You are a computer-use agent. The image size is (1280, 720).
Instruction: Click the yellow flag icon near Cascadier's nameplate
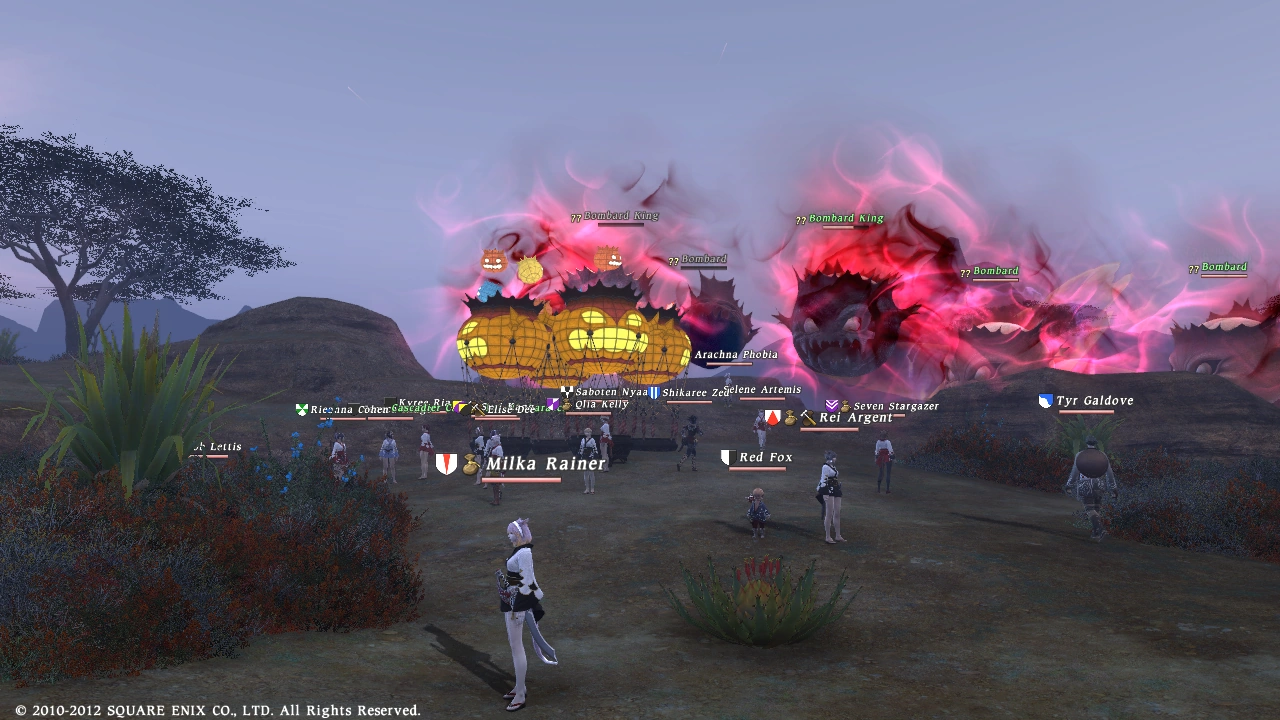[455, 405]
